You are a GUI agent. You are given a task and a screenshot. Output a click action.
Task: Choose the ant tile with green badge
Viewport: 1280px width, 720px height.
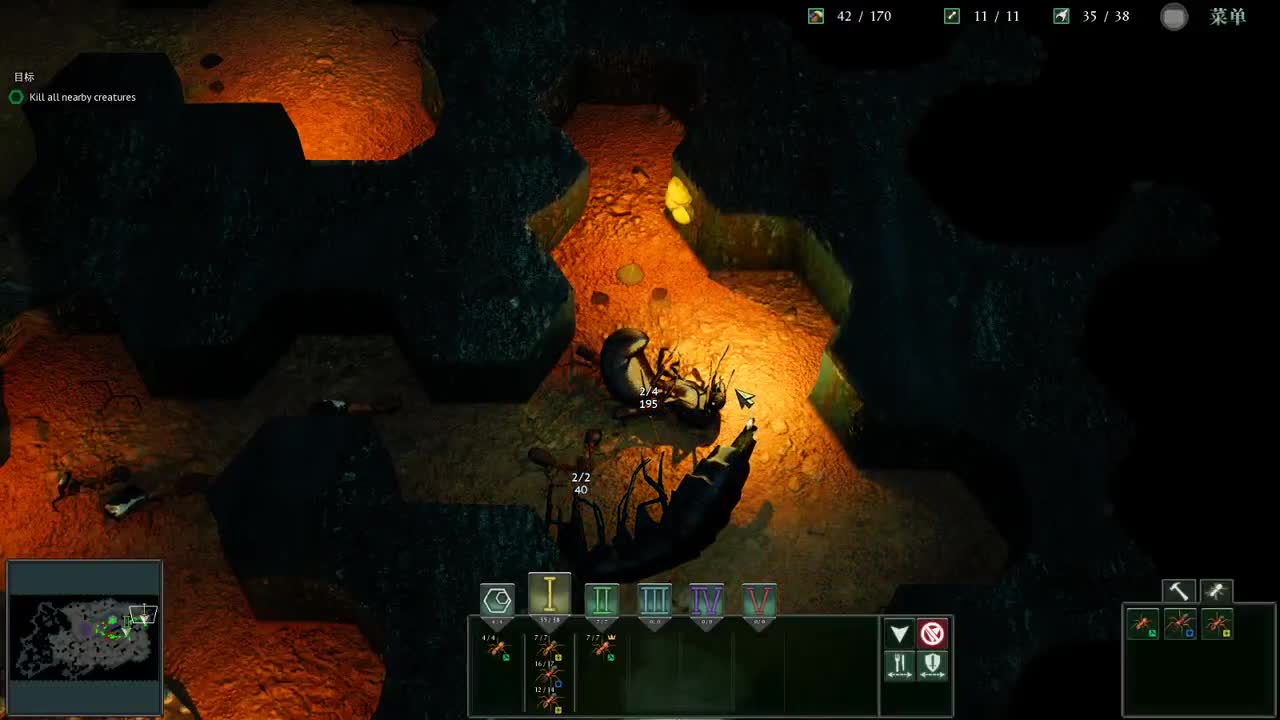point(1143,625)
